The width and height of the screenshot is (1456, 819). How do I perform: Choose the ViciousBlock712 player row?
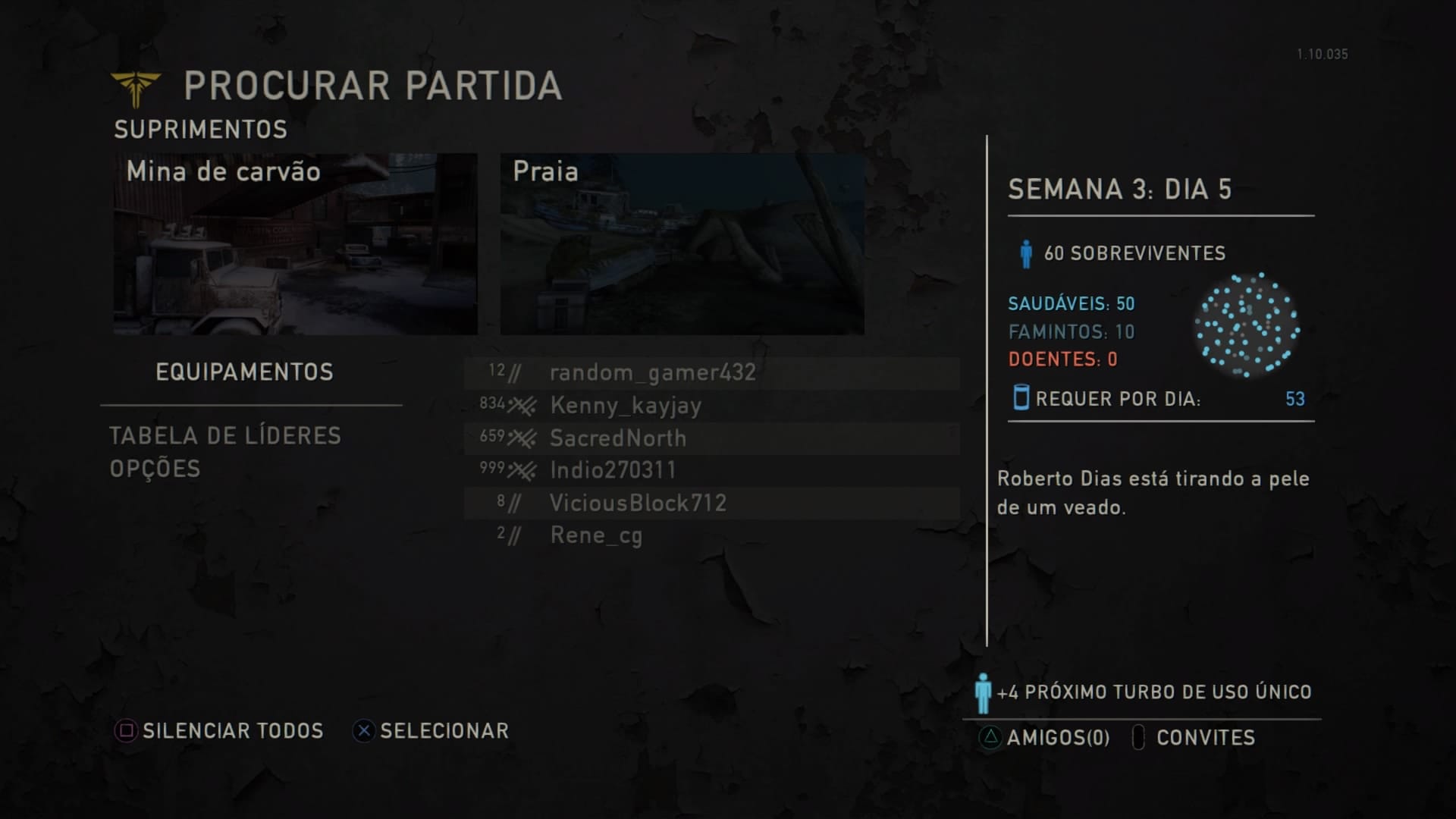(638, 503)
